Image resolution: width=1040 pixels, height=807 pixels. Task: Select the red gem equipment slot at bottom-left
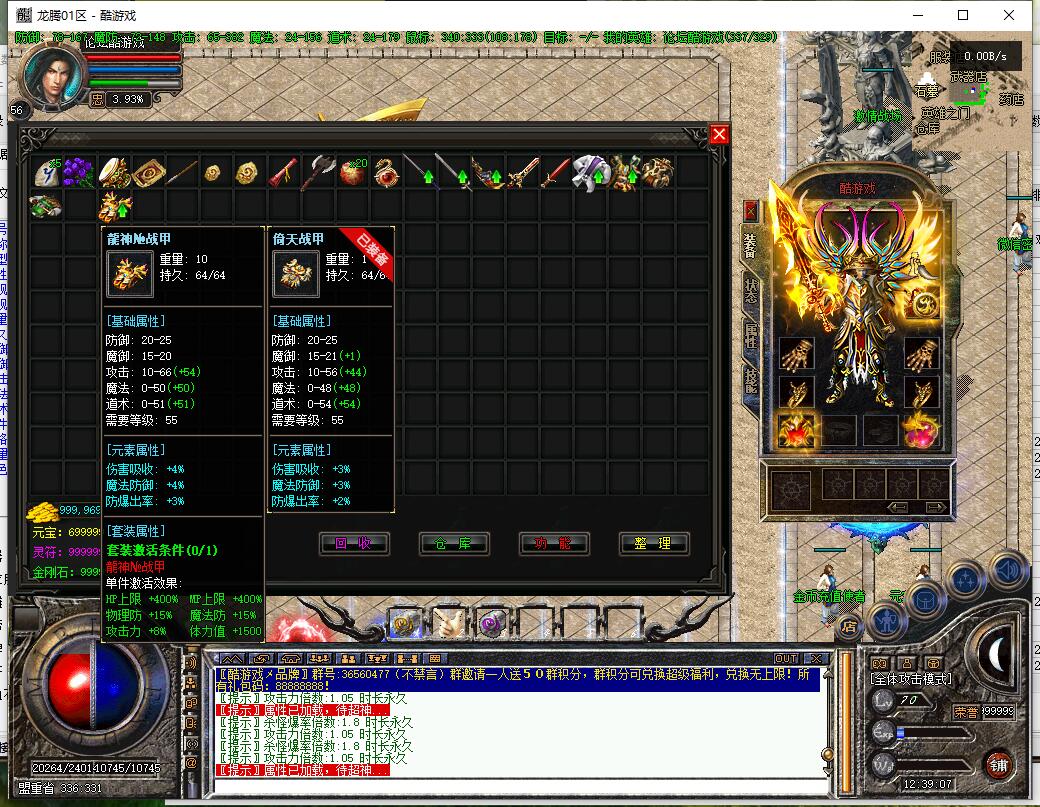click(797, 430)
